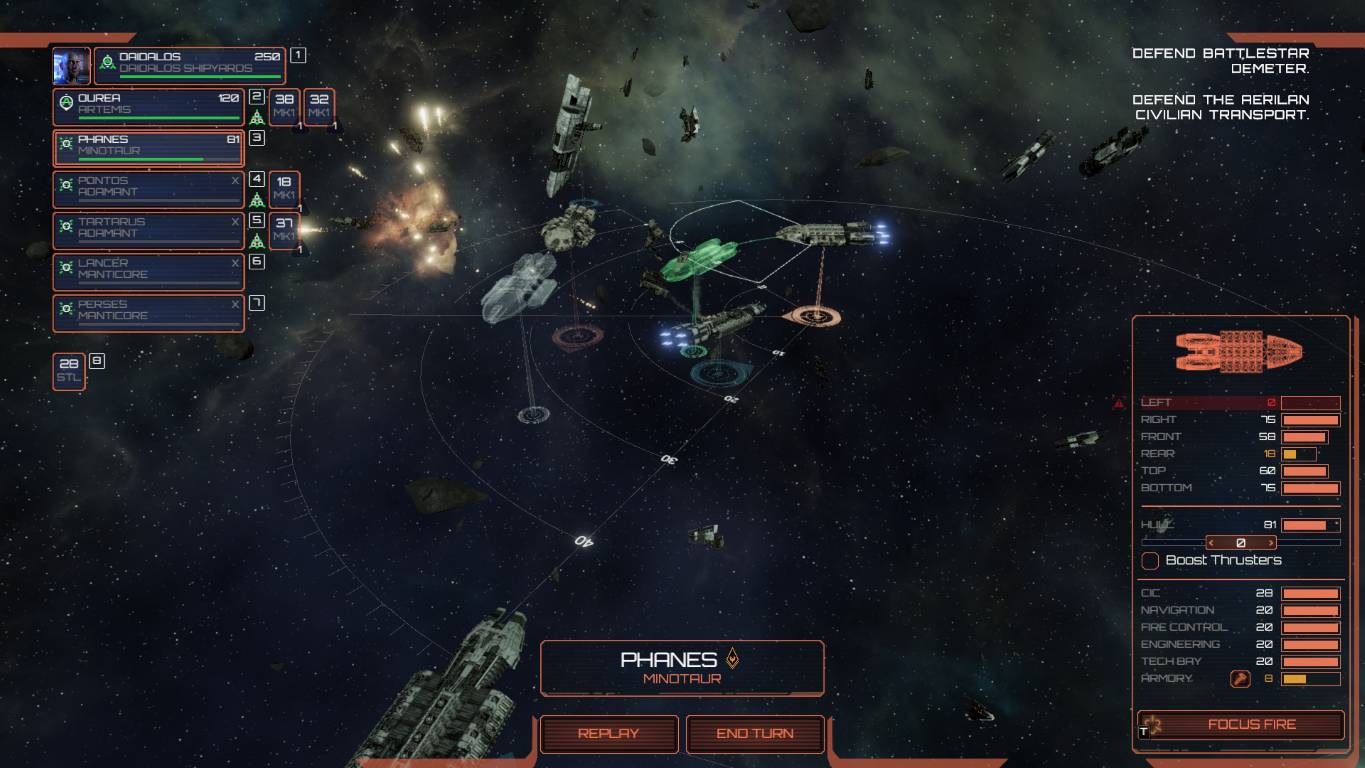Select the 28 STL squadron tile
The height and width of the screenshot is (768, 1365).
[69, 371]
